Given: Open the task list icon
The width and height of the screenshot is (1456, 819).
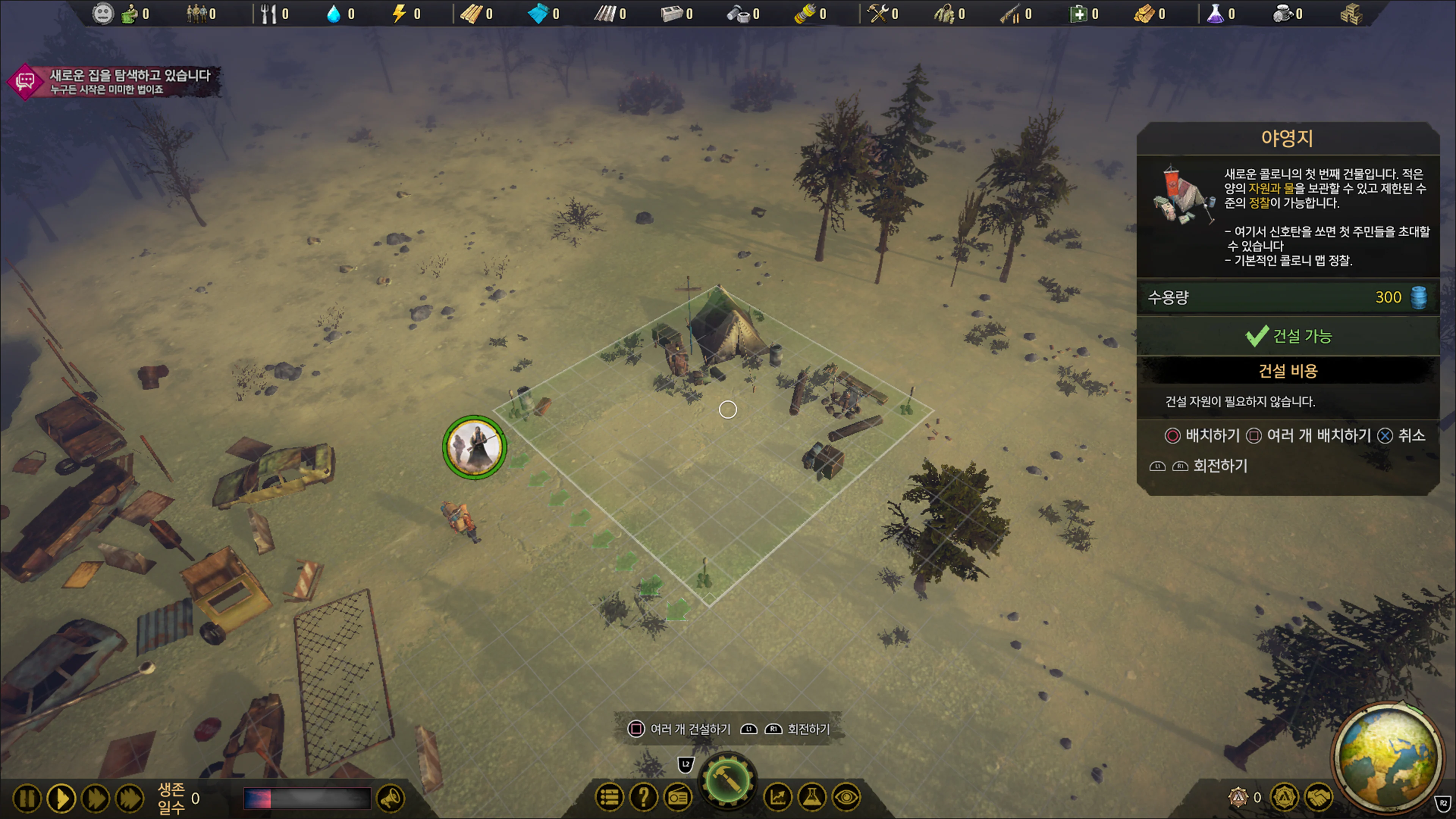Looking at the screenshot, I should coord(609,797).
